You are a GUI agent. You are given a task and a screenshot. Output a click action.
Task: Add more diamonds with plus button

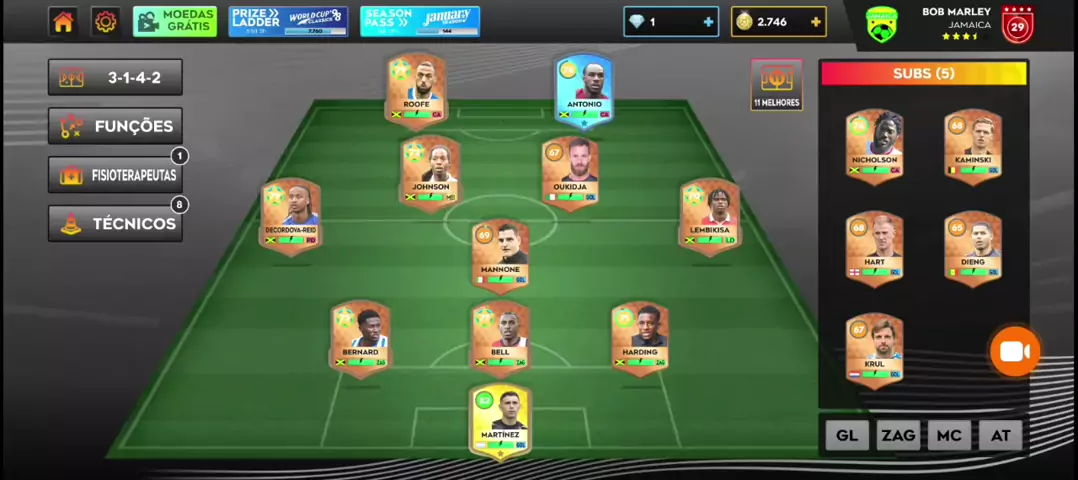(x=708, y=22)
